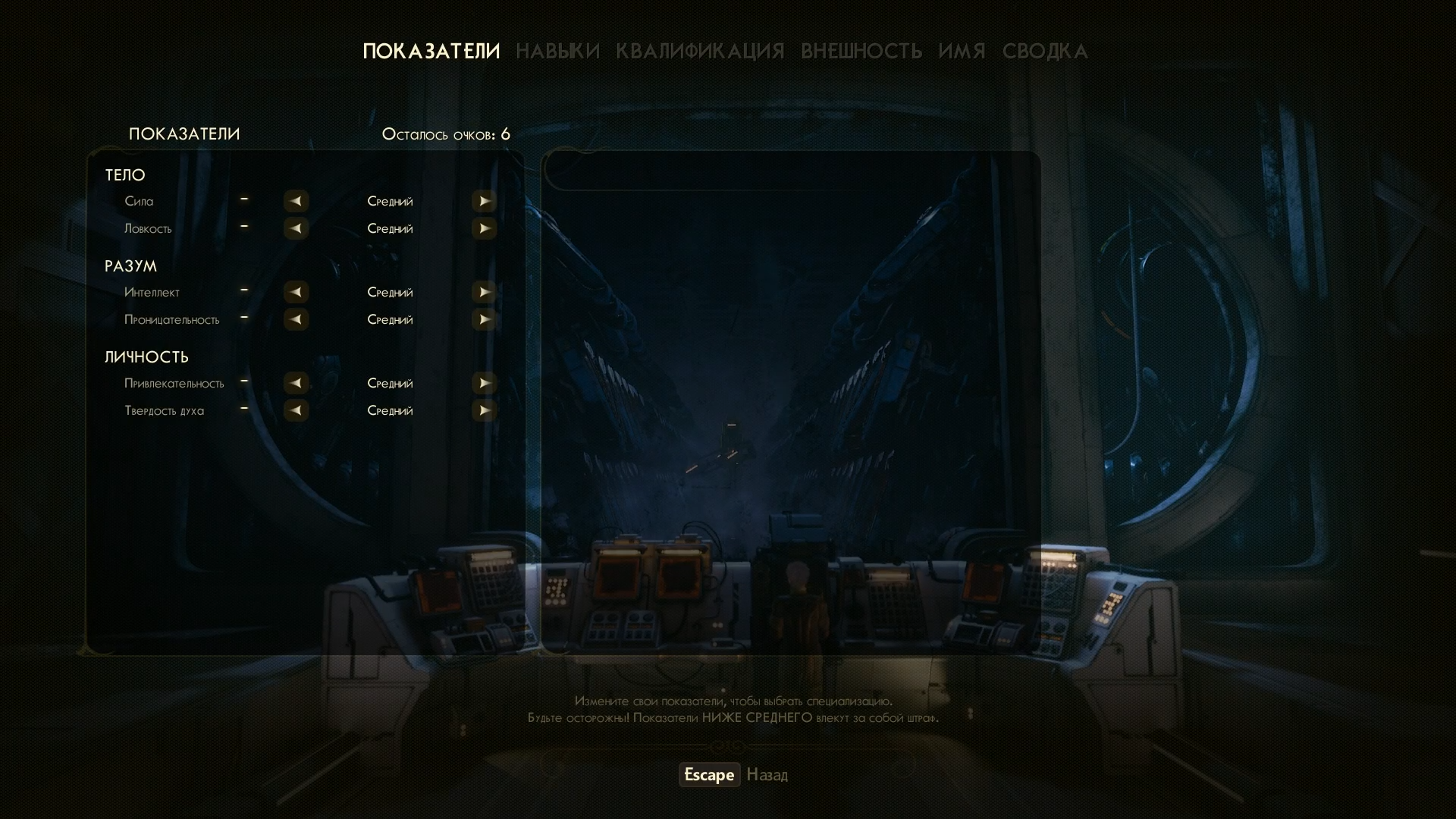
Task: Open the Квалификация tab
Action: point(700,51)
